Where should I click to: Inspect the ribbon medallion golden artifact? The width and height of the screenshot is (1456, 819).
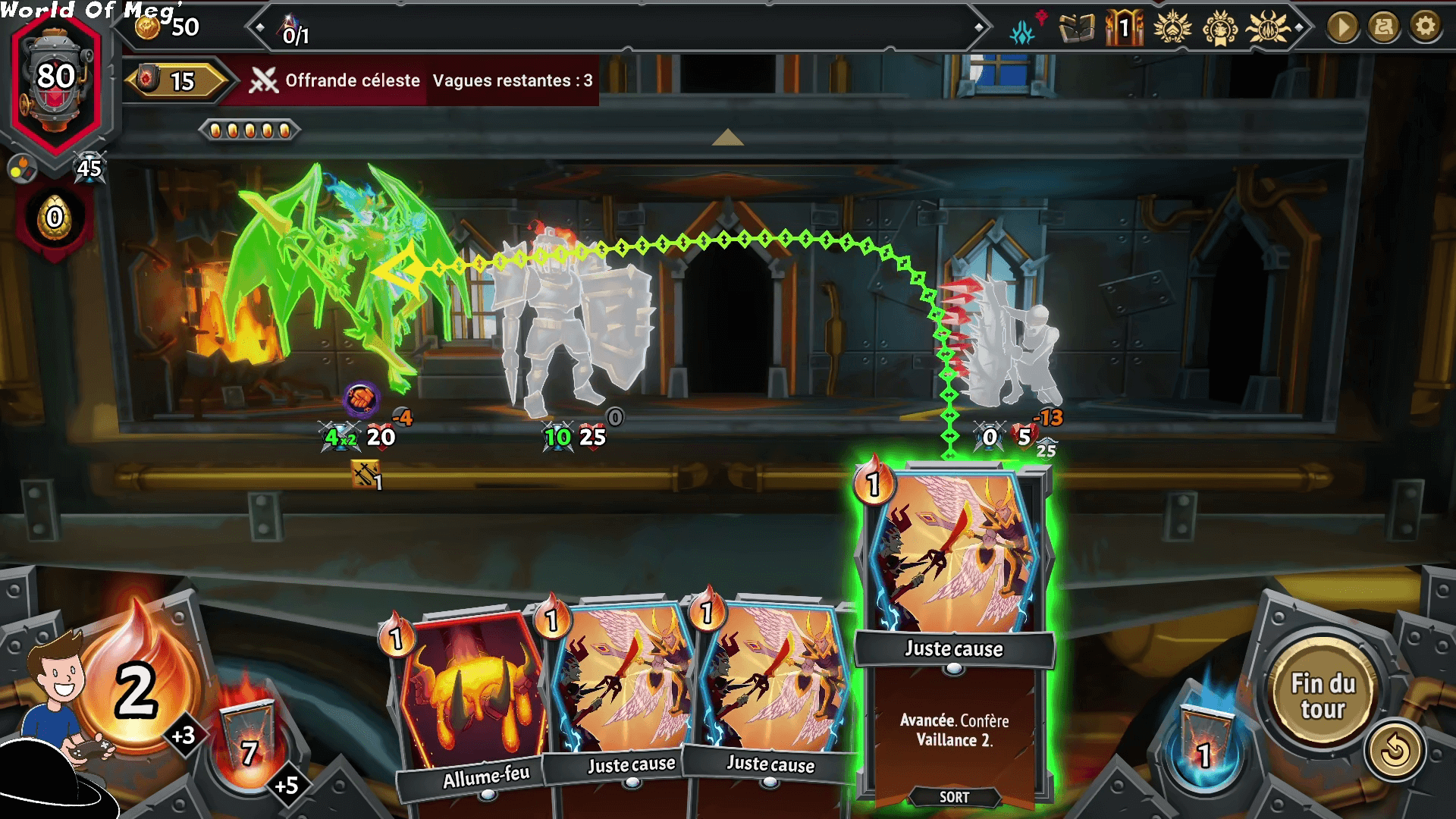coord(1219,29)
